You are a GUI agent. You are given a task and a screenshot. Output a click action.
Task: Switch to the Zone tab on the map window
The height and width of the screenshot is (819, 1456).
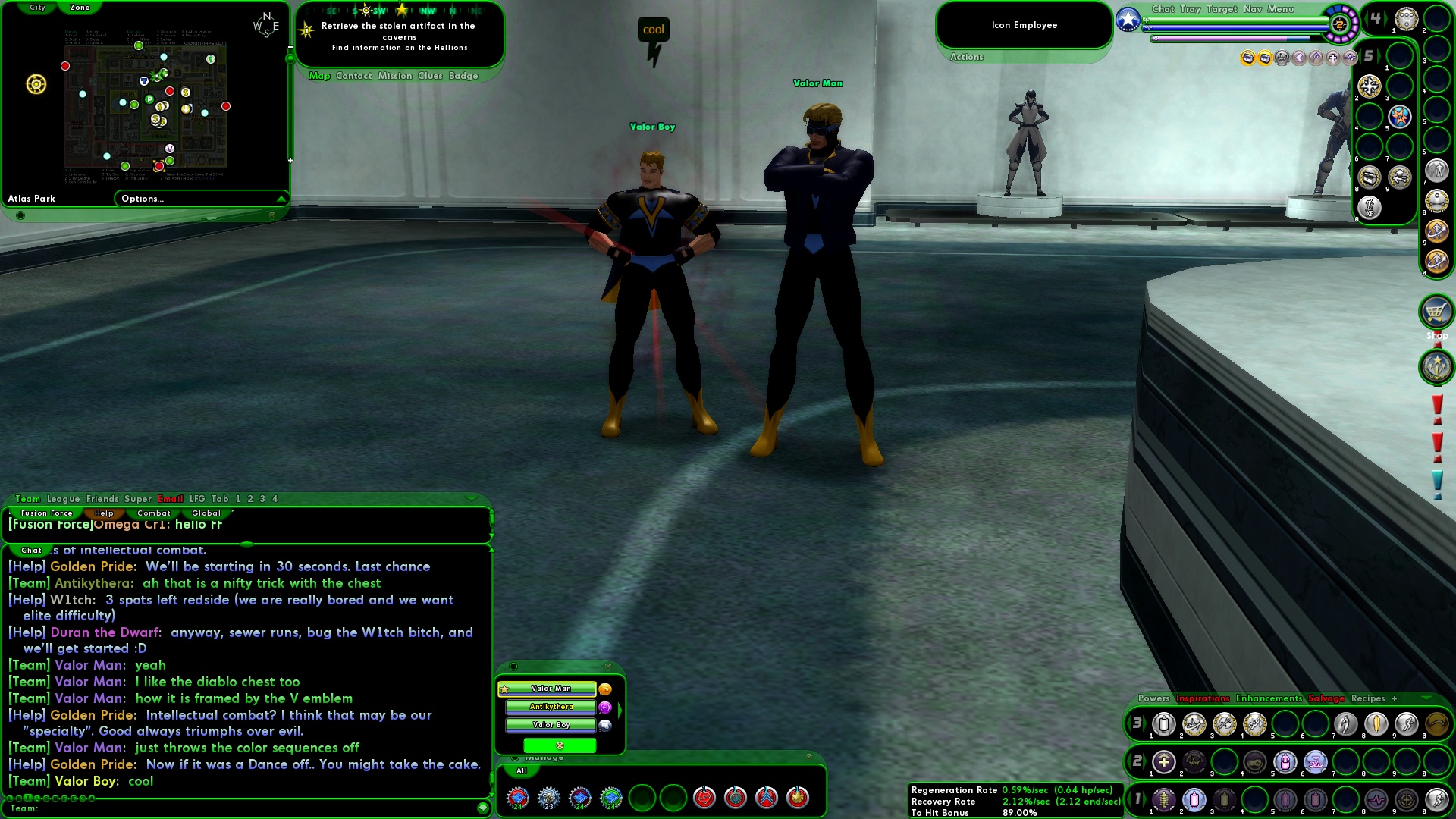click(x=80, y=8)
